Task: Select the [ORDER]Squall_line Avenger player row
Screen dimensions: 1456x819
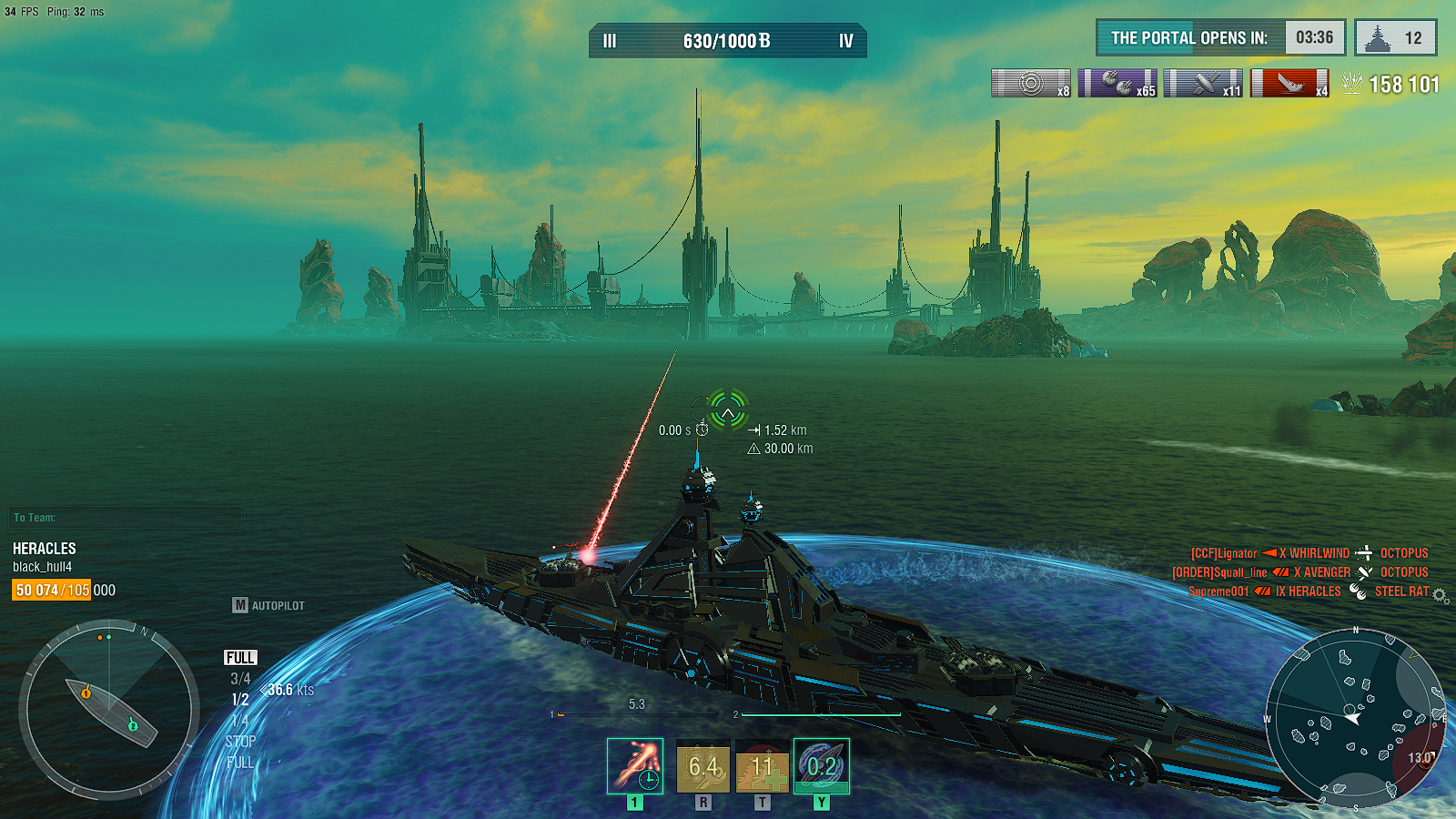Action: coord(1299,572)
